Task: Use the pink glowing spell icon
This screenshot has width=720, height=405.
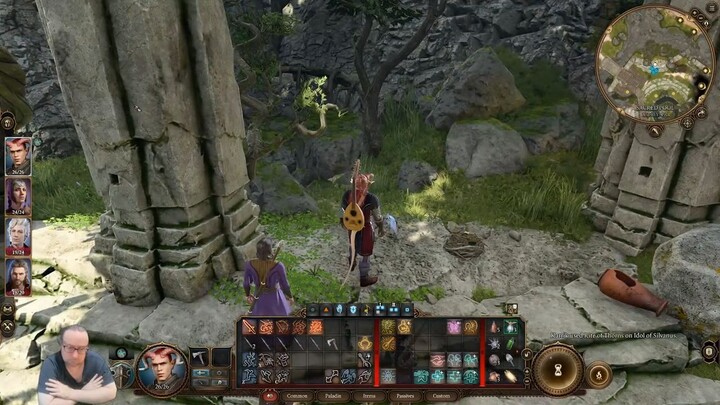Action: pyautogui.click(x=454, y=327)
